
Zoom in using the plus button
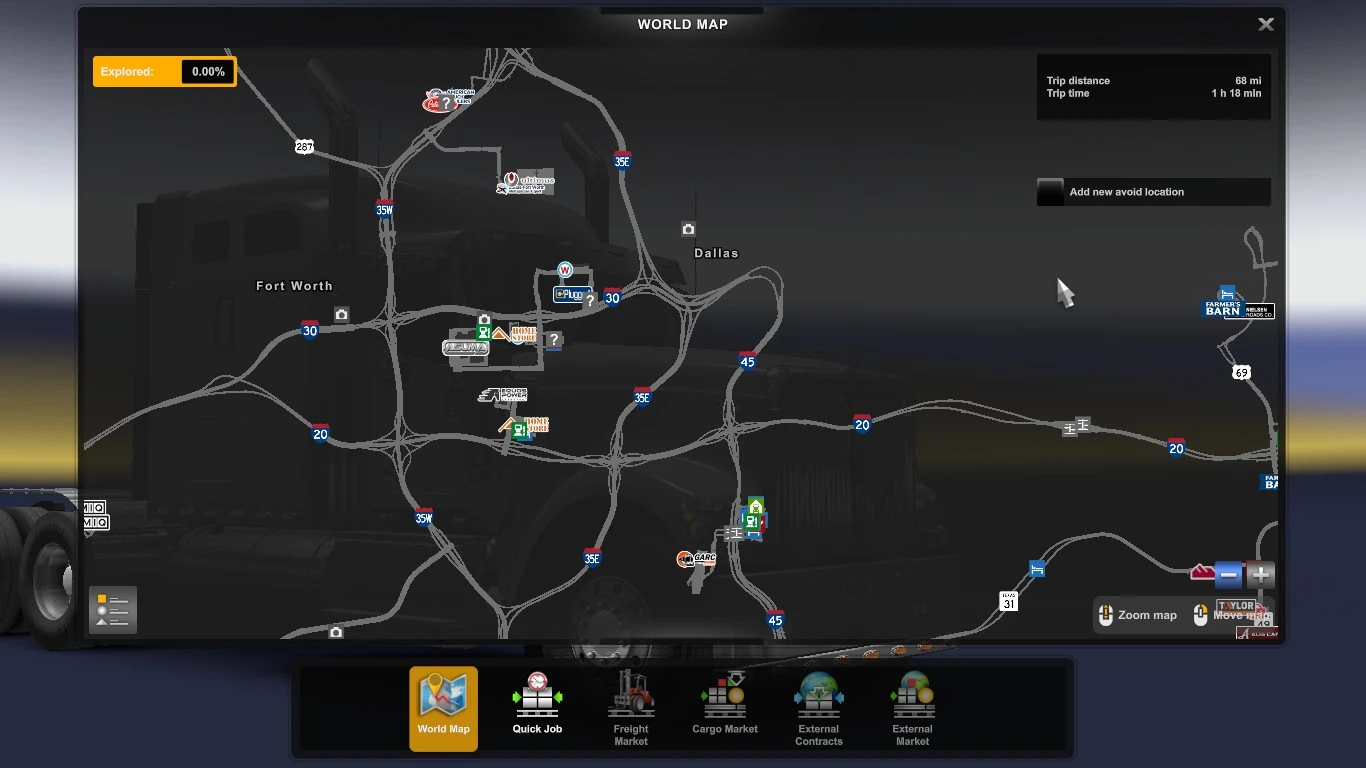1259,575
